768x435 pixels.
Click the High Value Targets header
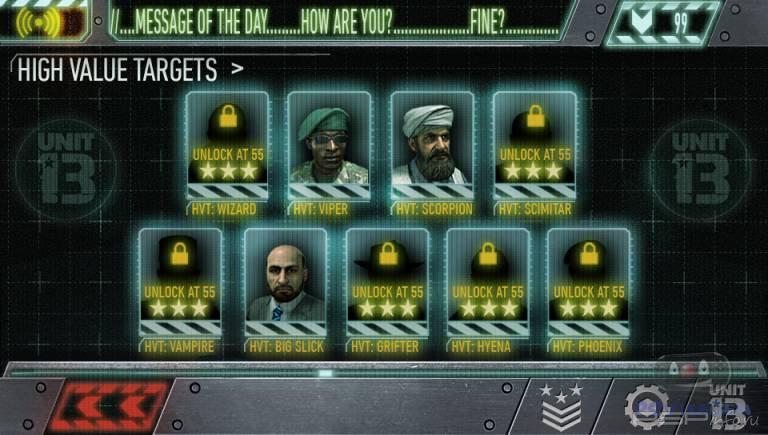(x=118, y=70)
